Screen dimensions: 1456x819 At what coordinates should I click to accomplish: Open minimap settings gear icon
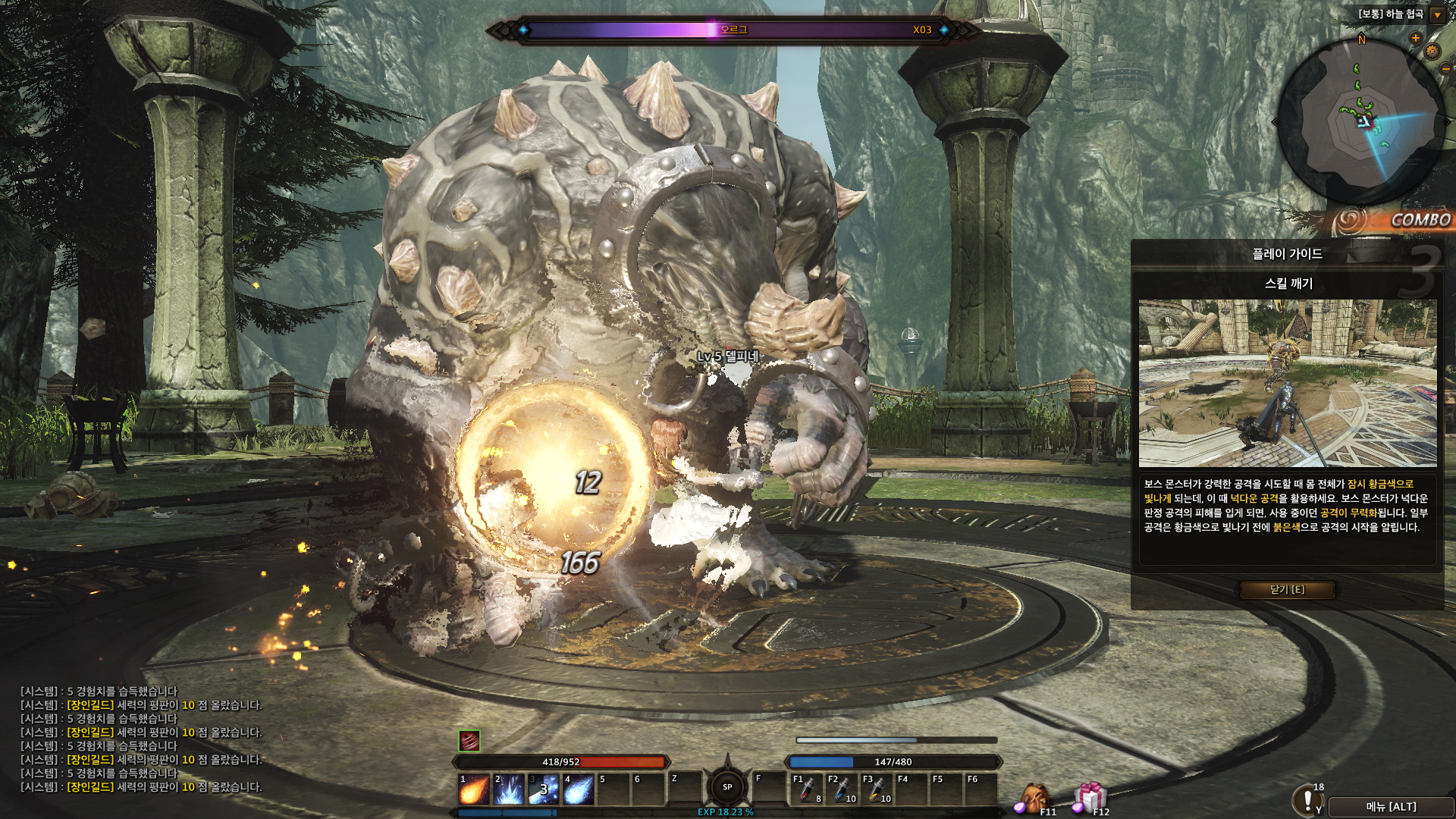pos(1432,51)
